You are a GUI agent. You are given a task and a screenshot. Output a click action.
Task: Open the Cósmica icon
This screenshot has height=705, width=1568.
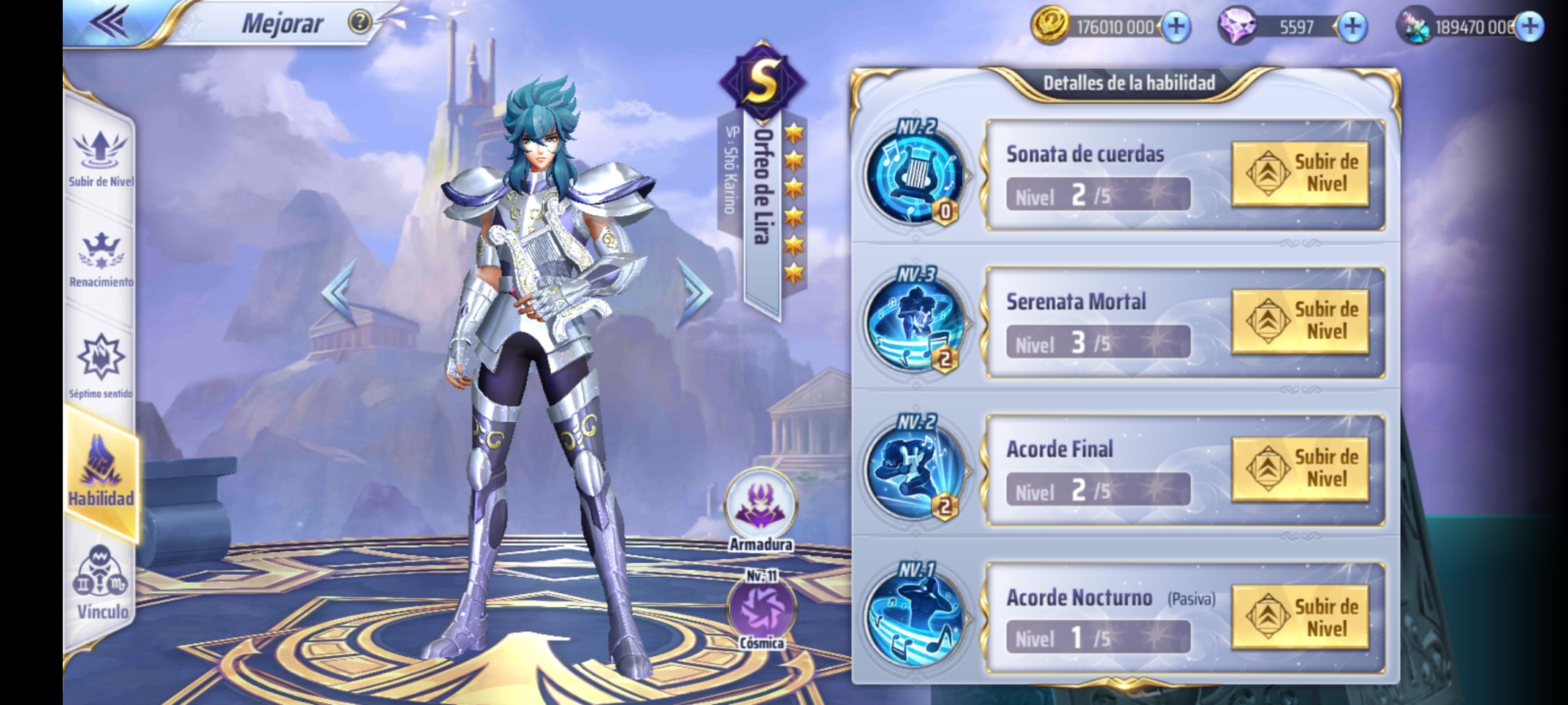click(x=761, y=609)
